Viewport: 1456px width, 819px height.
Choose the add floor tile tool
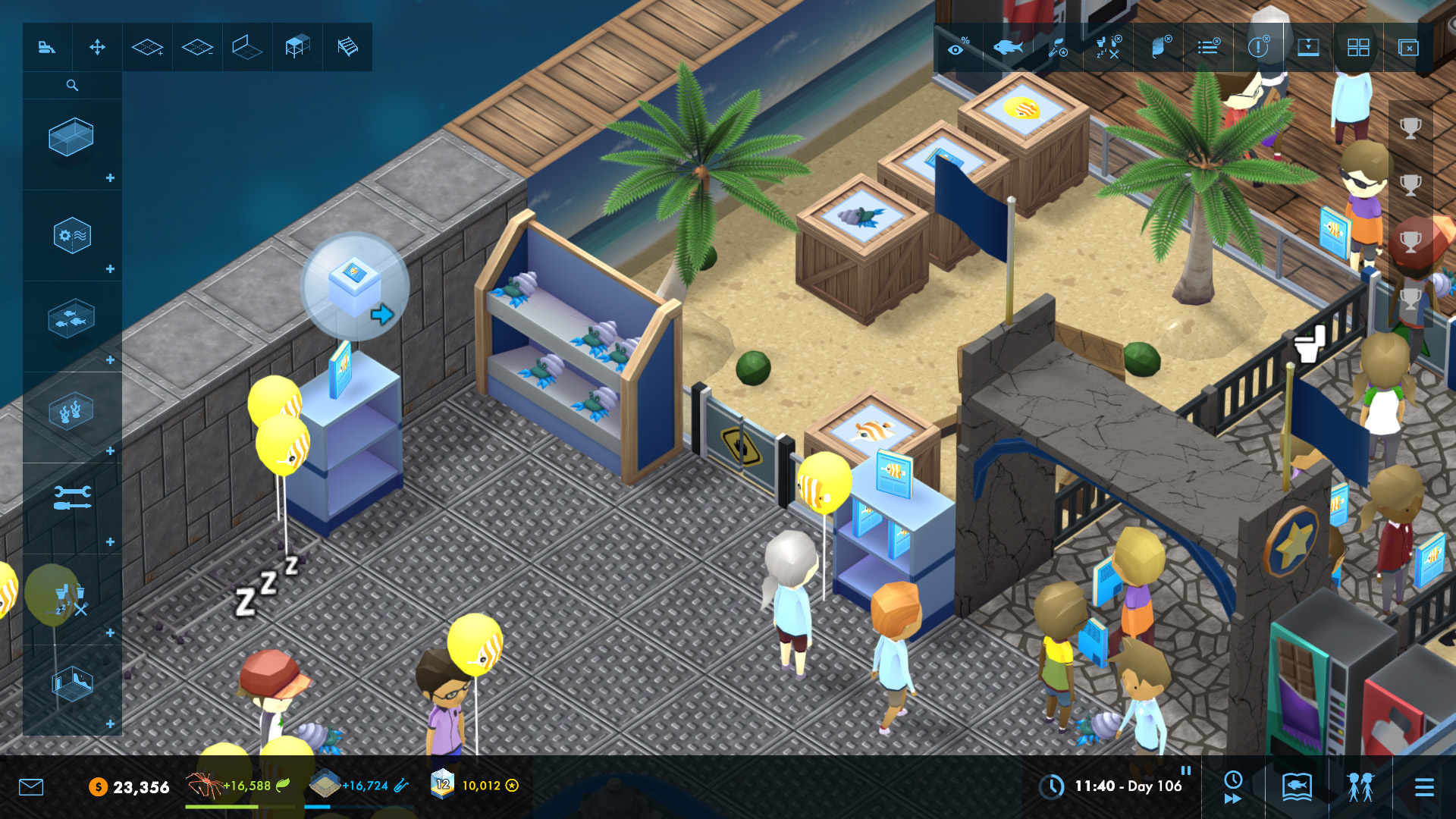coord(147,48)
